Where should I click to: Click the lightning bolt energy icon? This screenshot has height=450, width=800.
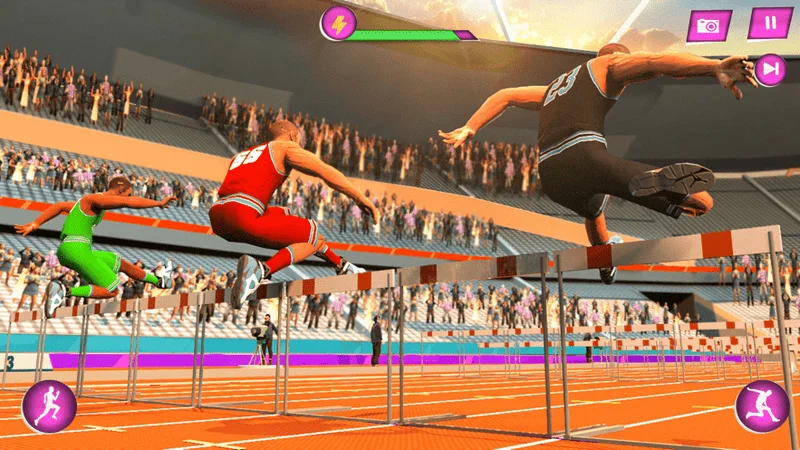click(338, 23)
